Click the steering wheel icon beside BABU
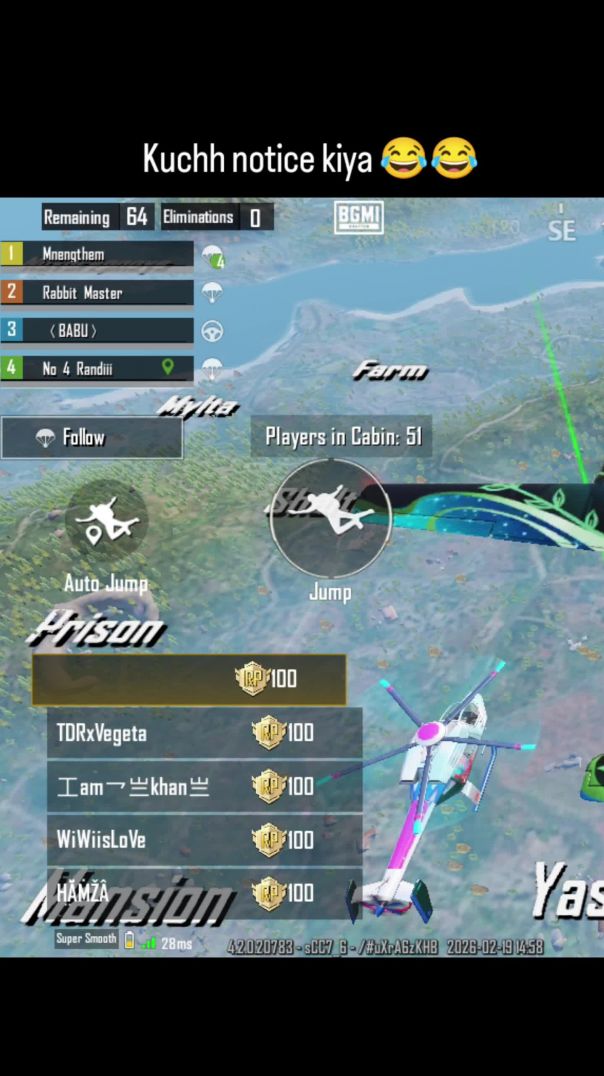This screenshot has height=1076, width=604. 212,331
